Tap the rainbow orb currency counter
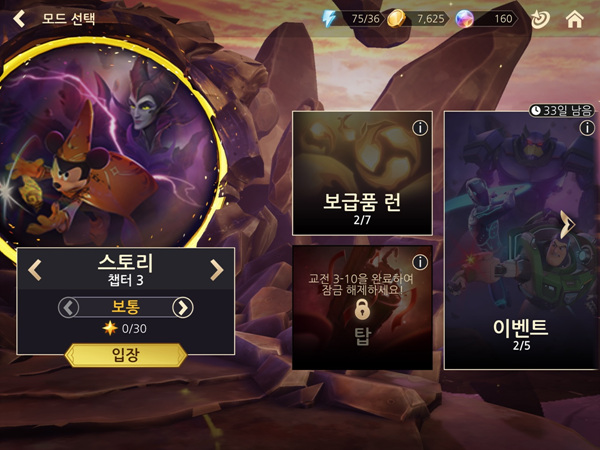The height and width of the screenshot is (450, 600). 485,19
